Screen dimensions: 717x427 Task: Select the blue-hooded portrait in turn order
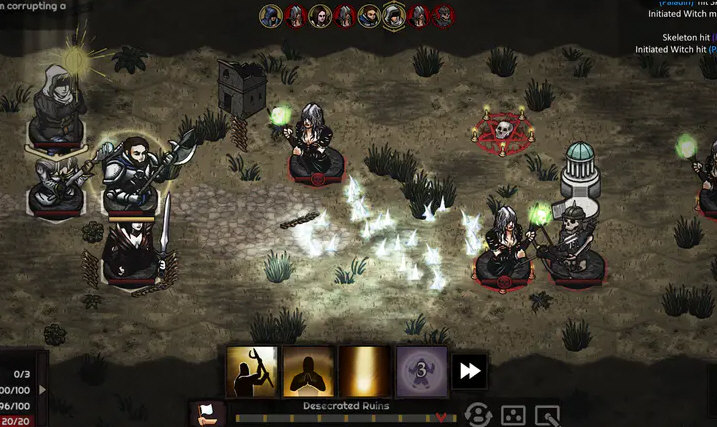271,15
